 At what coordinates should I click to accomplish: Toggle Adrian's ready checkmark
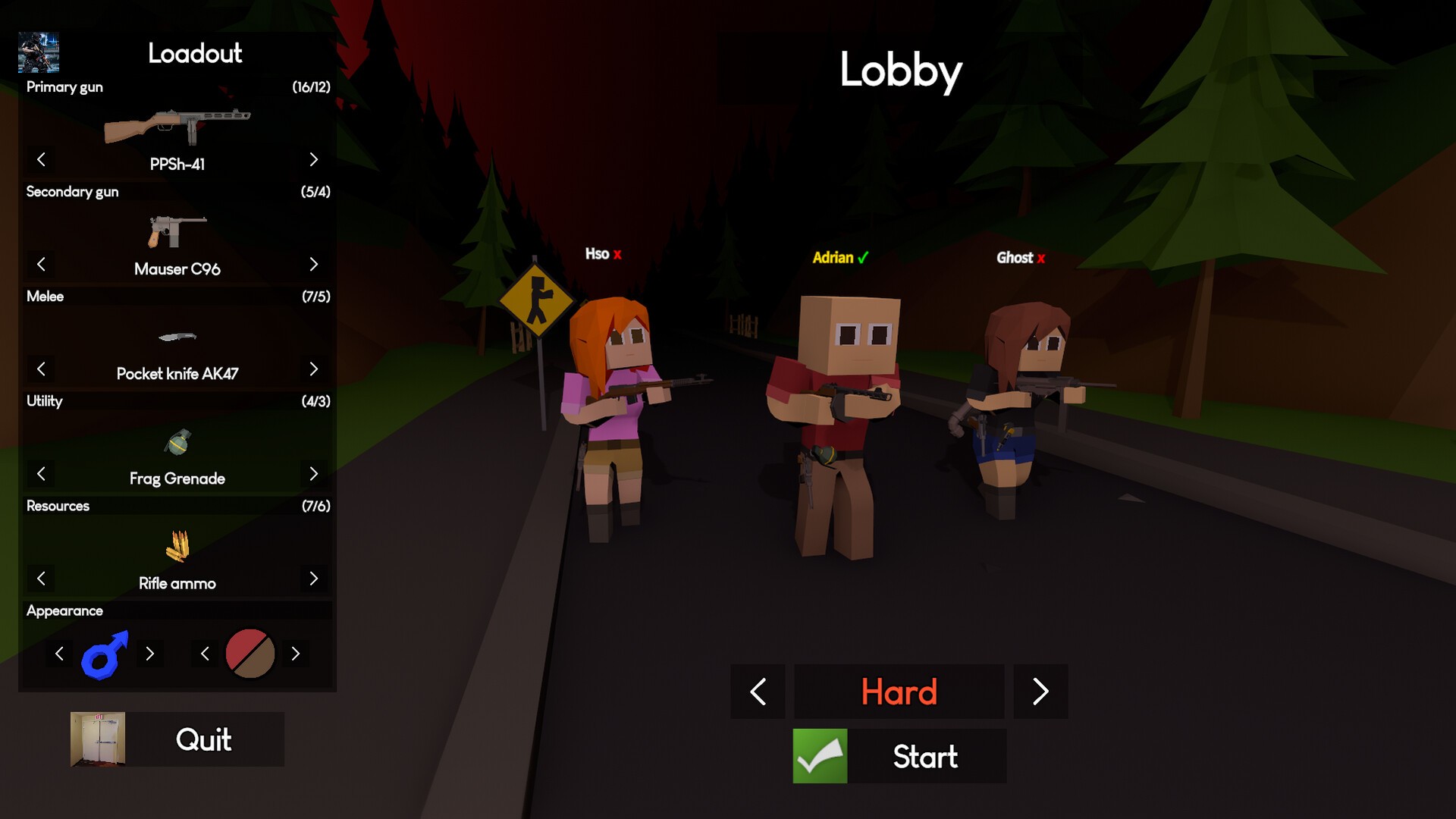tap(862, 258)
